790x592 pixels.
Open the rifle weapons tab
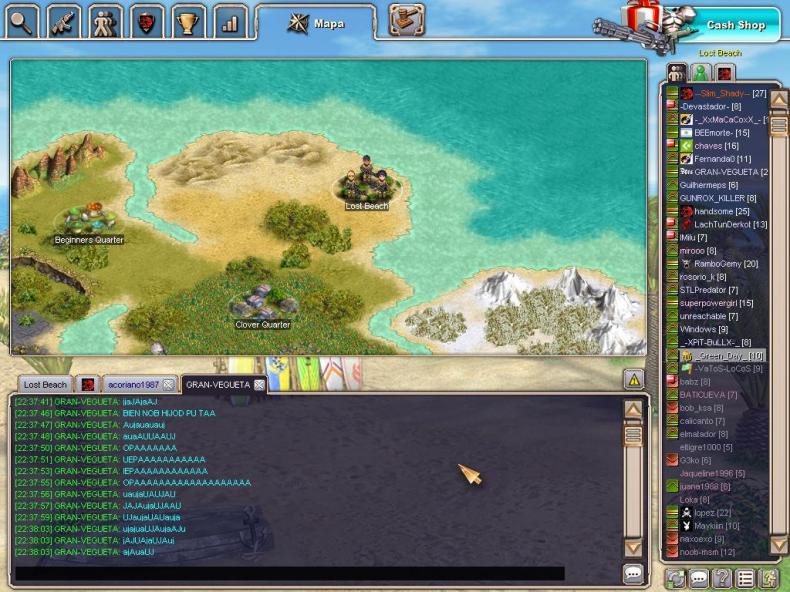coord(64,19)
